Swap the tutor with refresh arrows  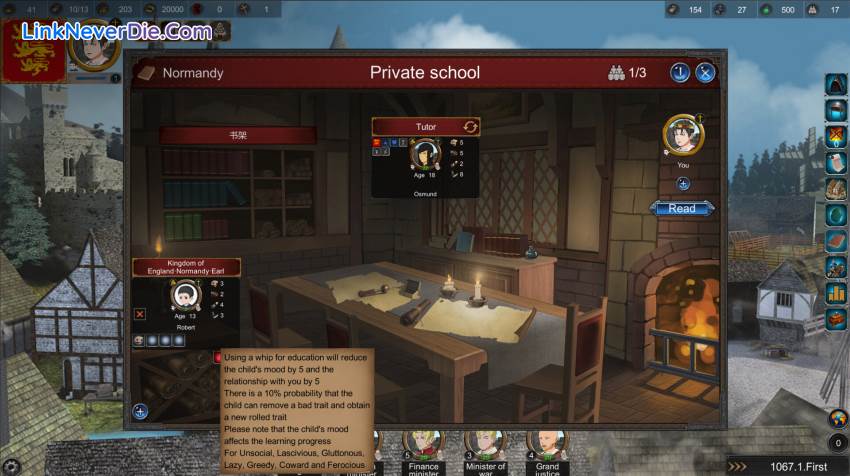(471, 127)
